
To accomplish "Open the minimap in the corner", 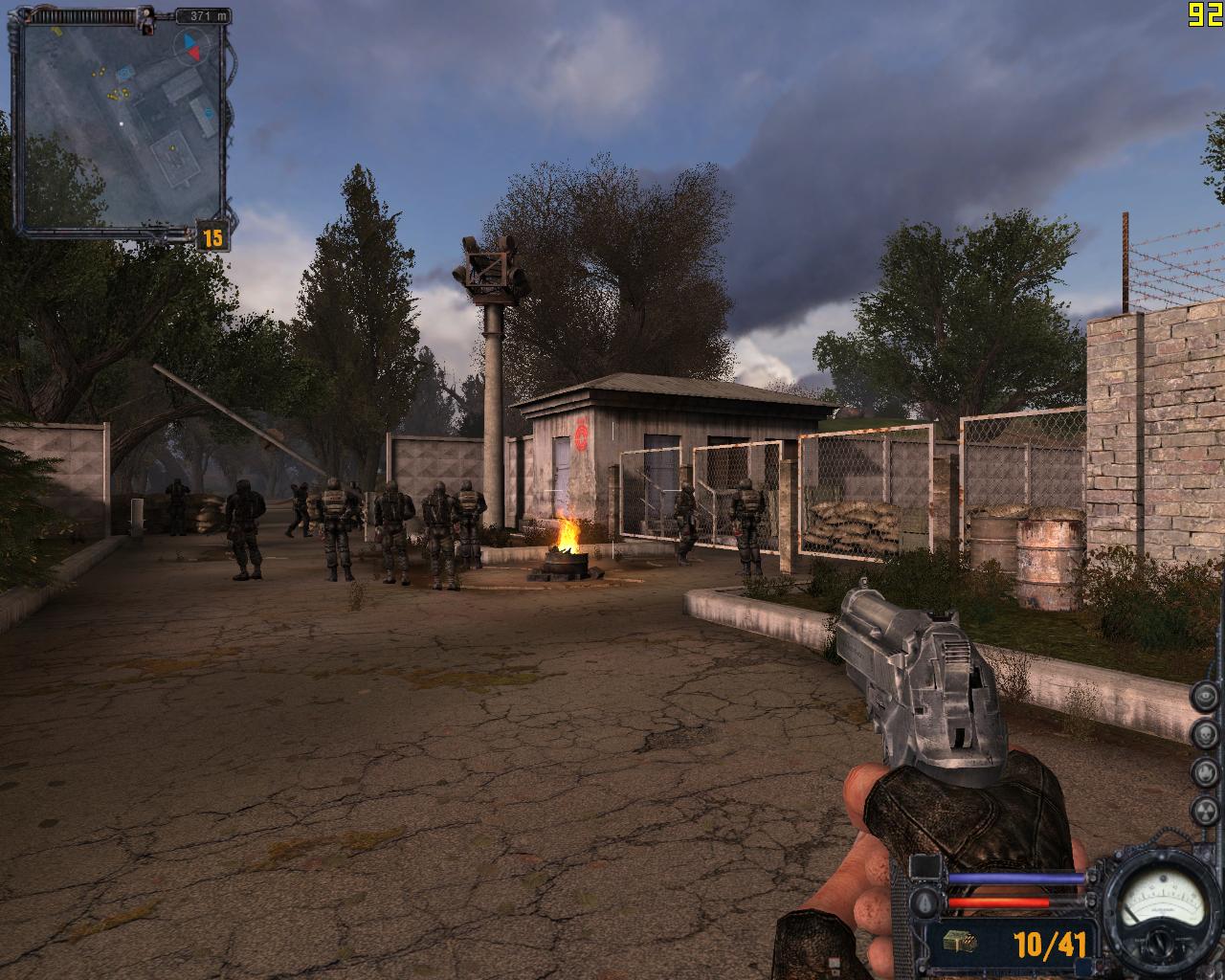I will pyautogui.click(x=122, y=124).
